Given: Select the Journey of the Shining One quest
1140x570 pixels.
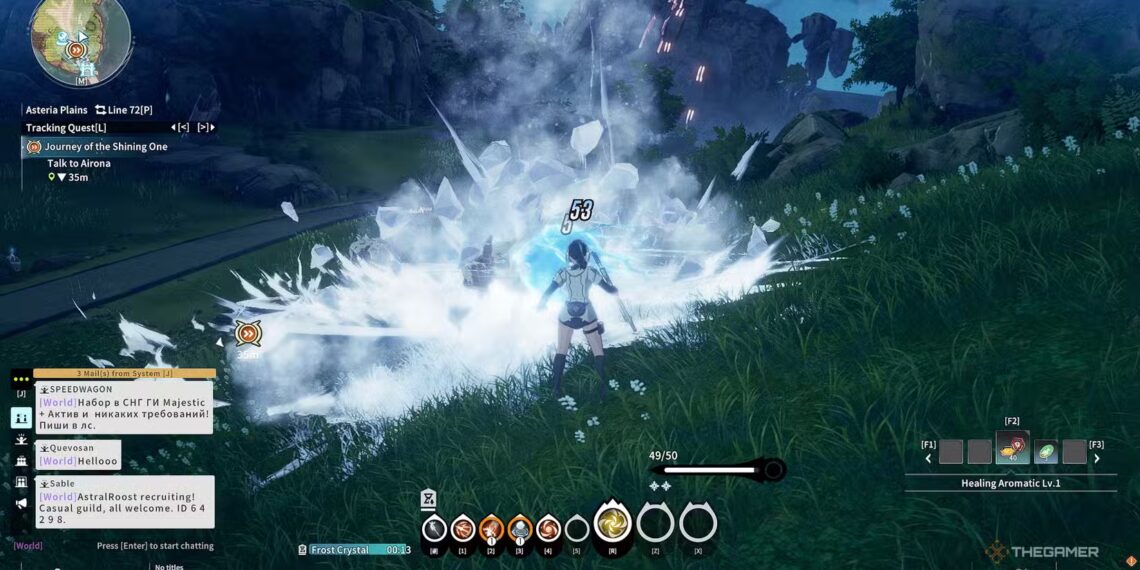Looking at the screenshot, I should pos(105,147).
